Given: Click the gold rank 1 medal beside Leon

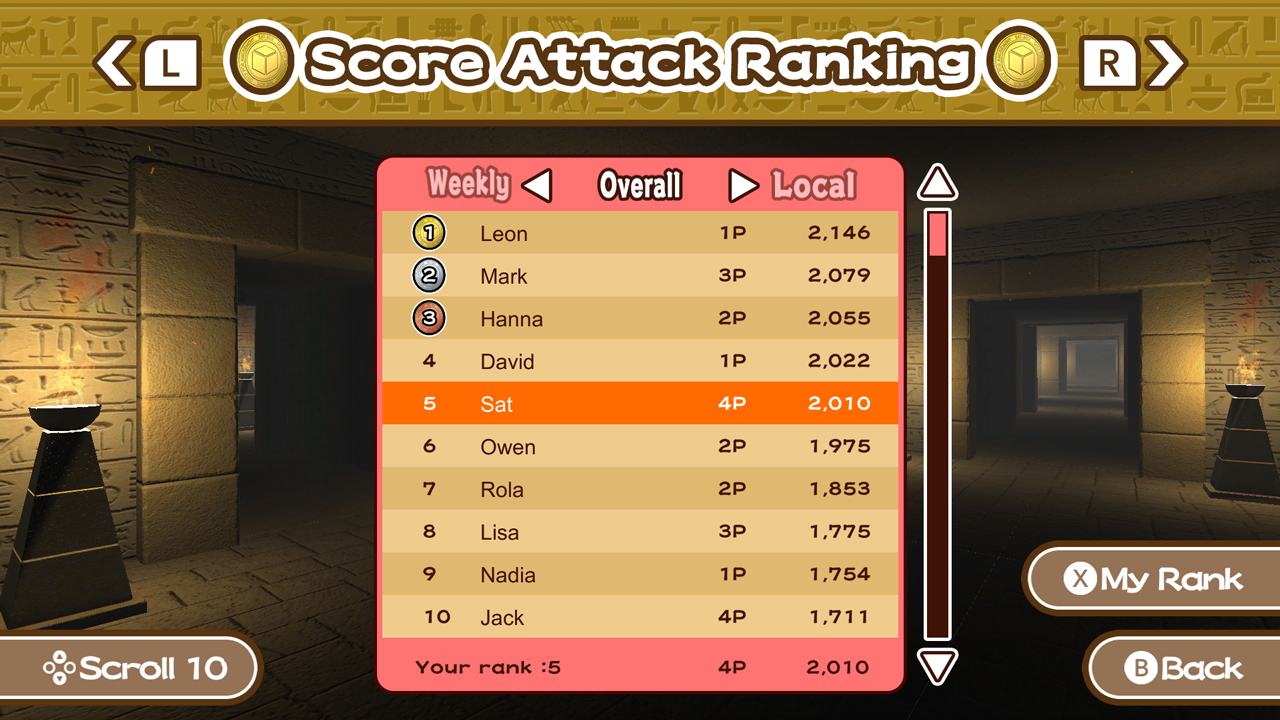Looking at the screenshot, I should pos(428,232).
